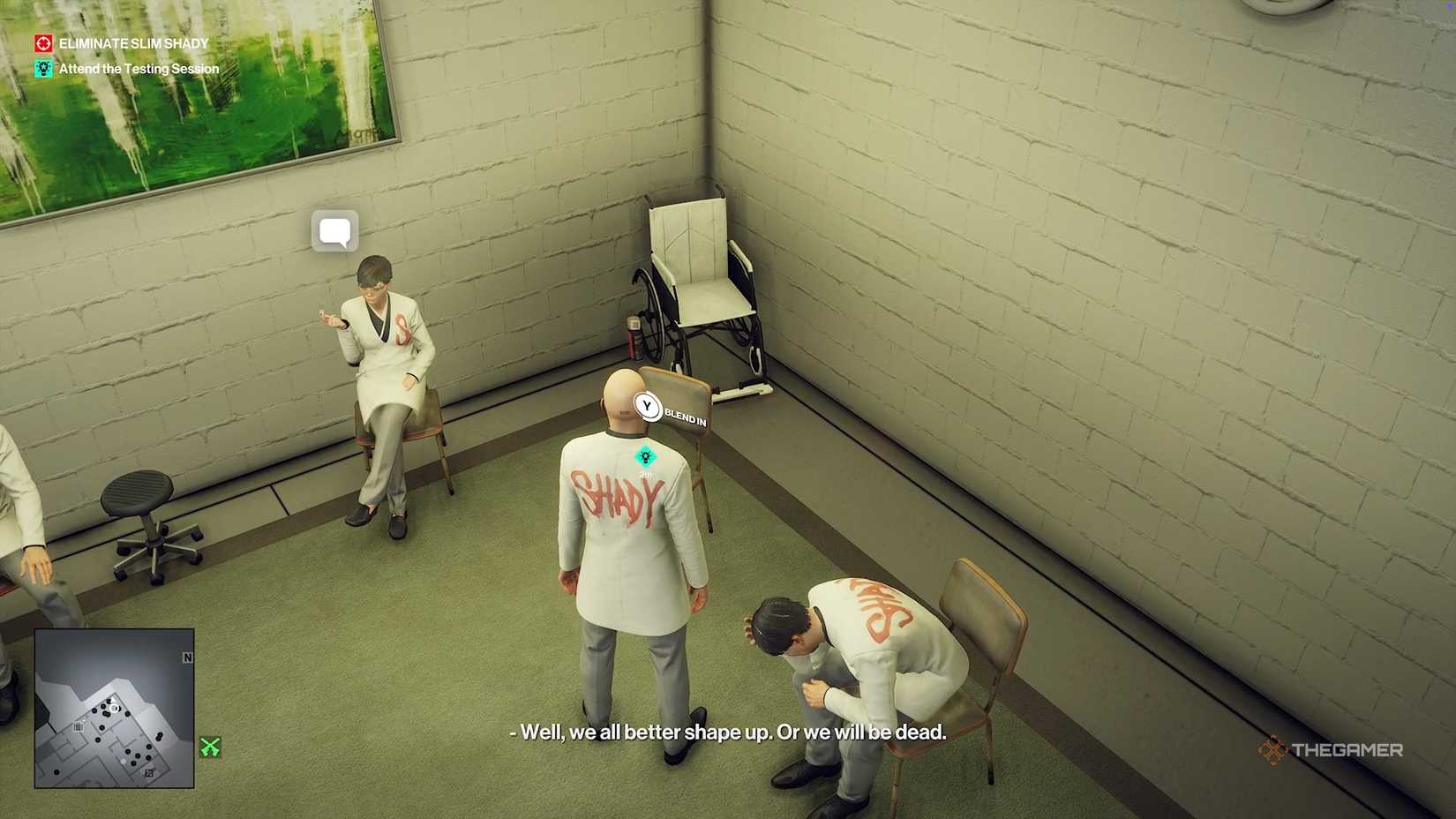Select the Attend the Testing Session objective text

click(139, 68)
